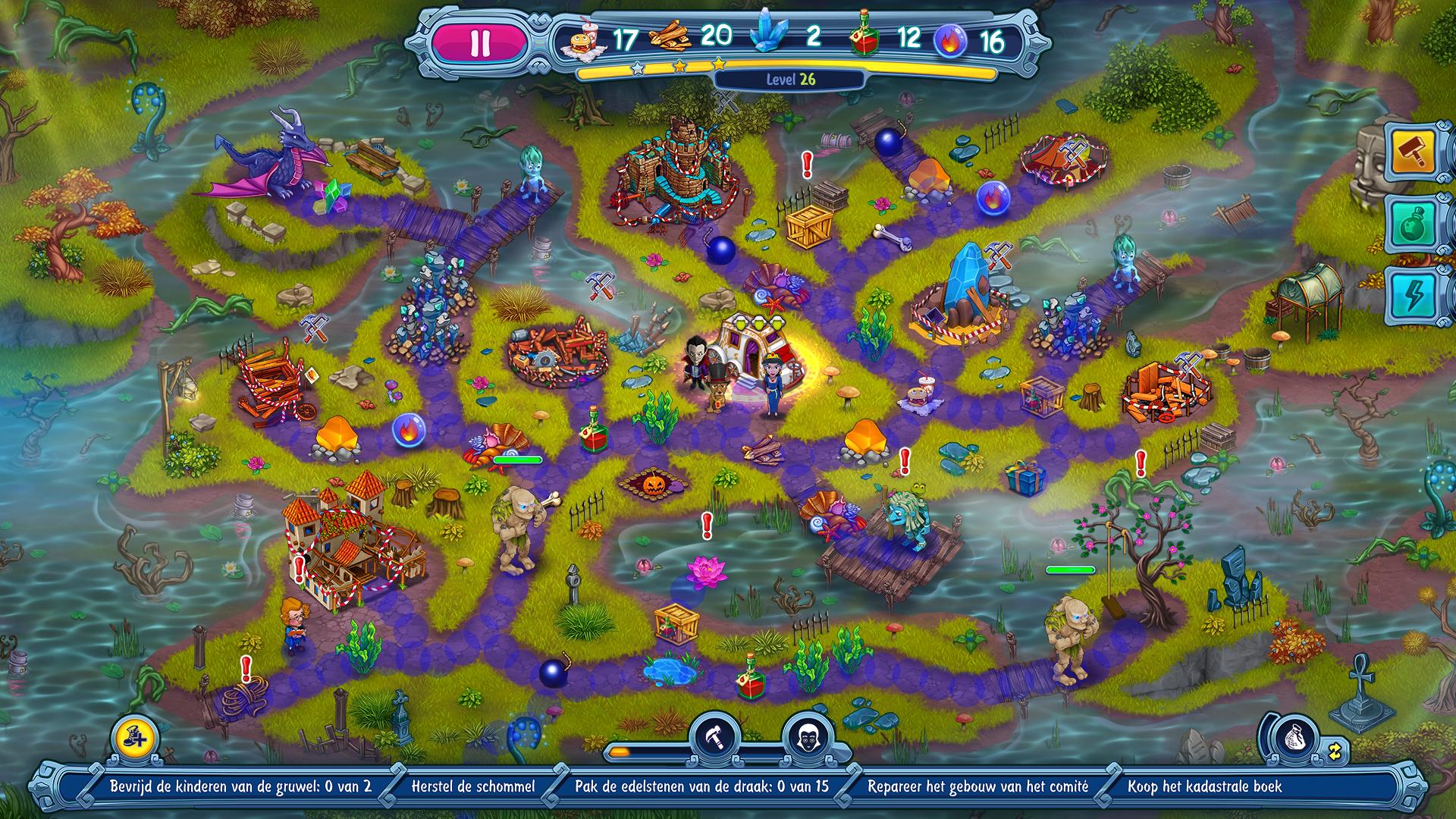Pause the game with the pink button

(x=479, y=43)
